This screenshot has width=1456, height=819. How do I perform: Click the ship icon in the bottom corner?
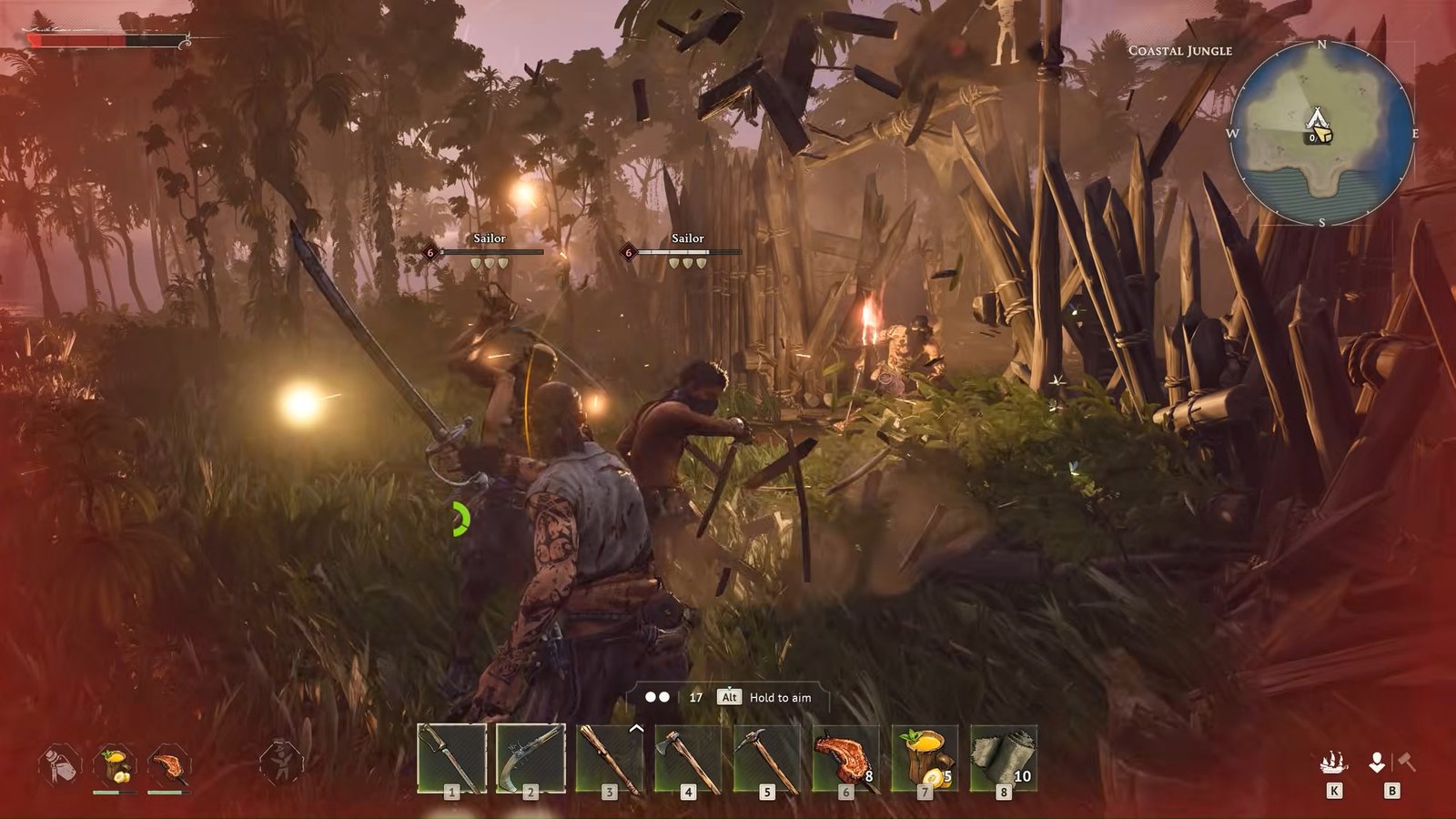(x=1333, y=762)
